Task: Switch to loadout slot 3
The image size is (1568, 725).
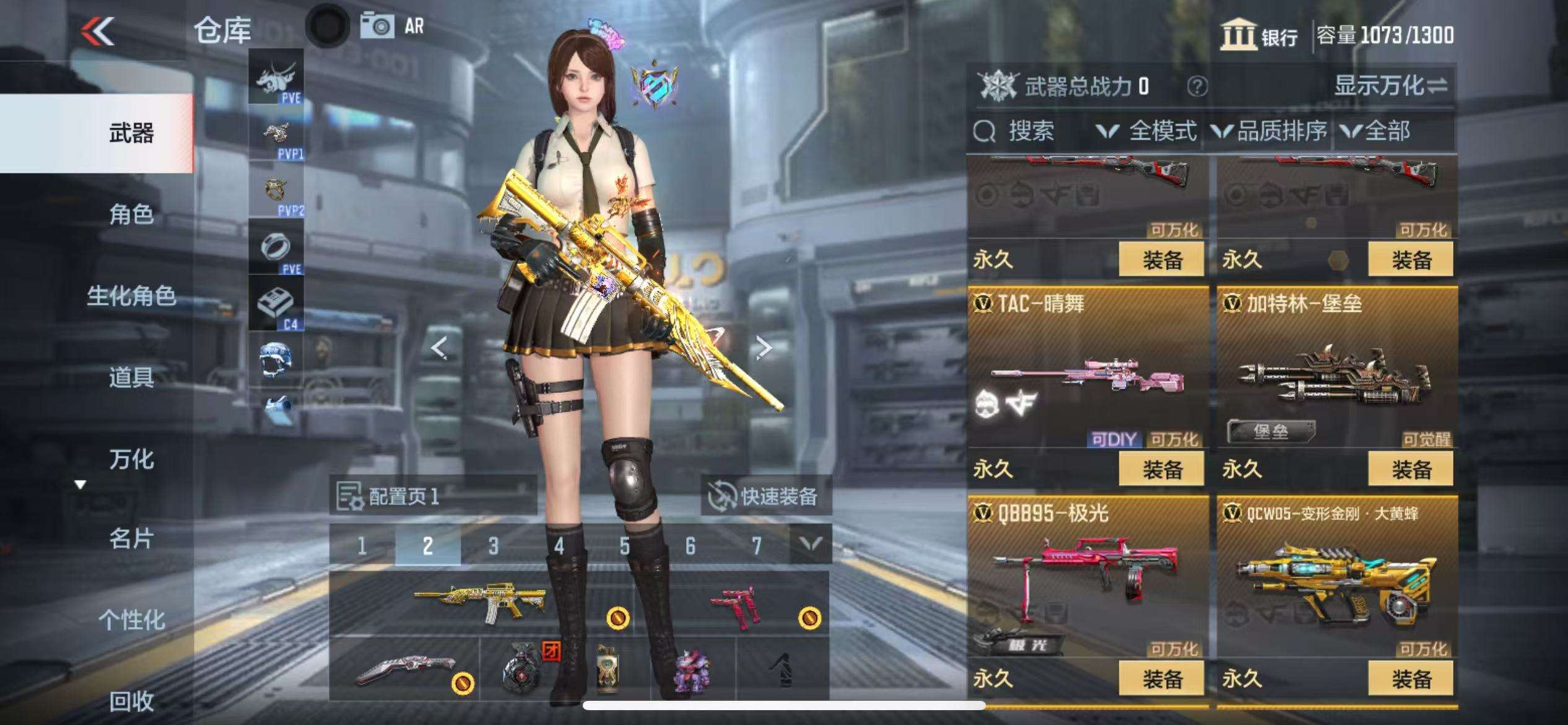Action: pos(493,546)
